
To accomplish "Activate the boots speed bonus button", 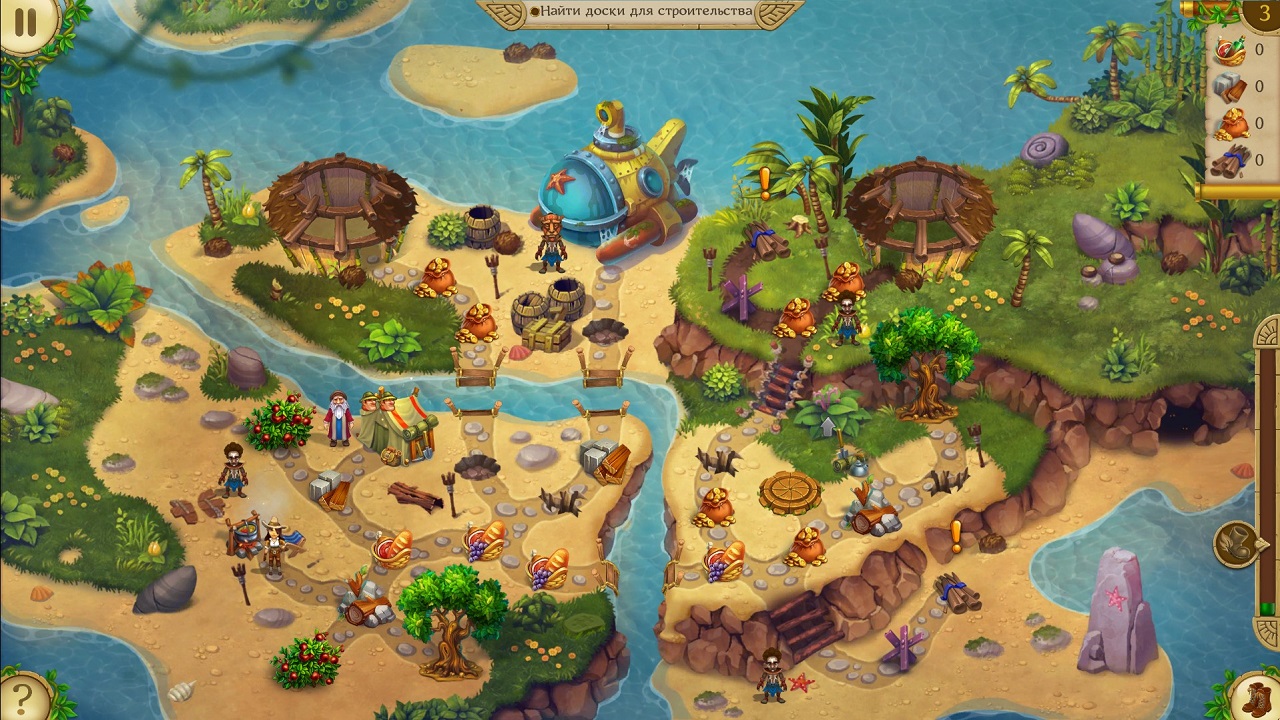I will (1256, 695).
